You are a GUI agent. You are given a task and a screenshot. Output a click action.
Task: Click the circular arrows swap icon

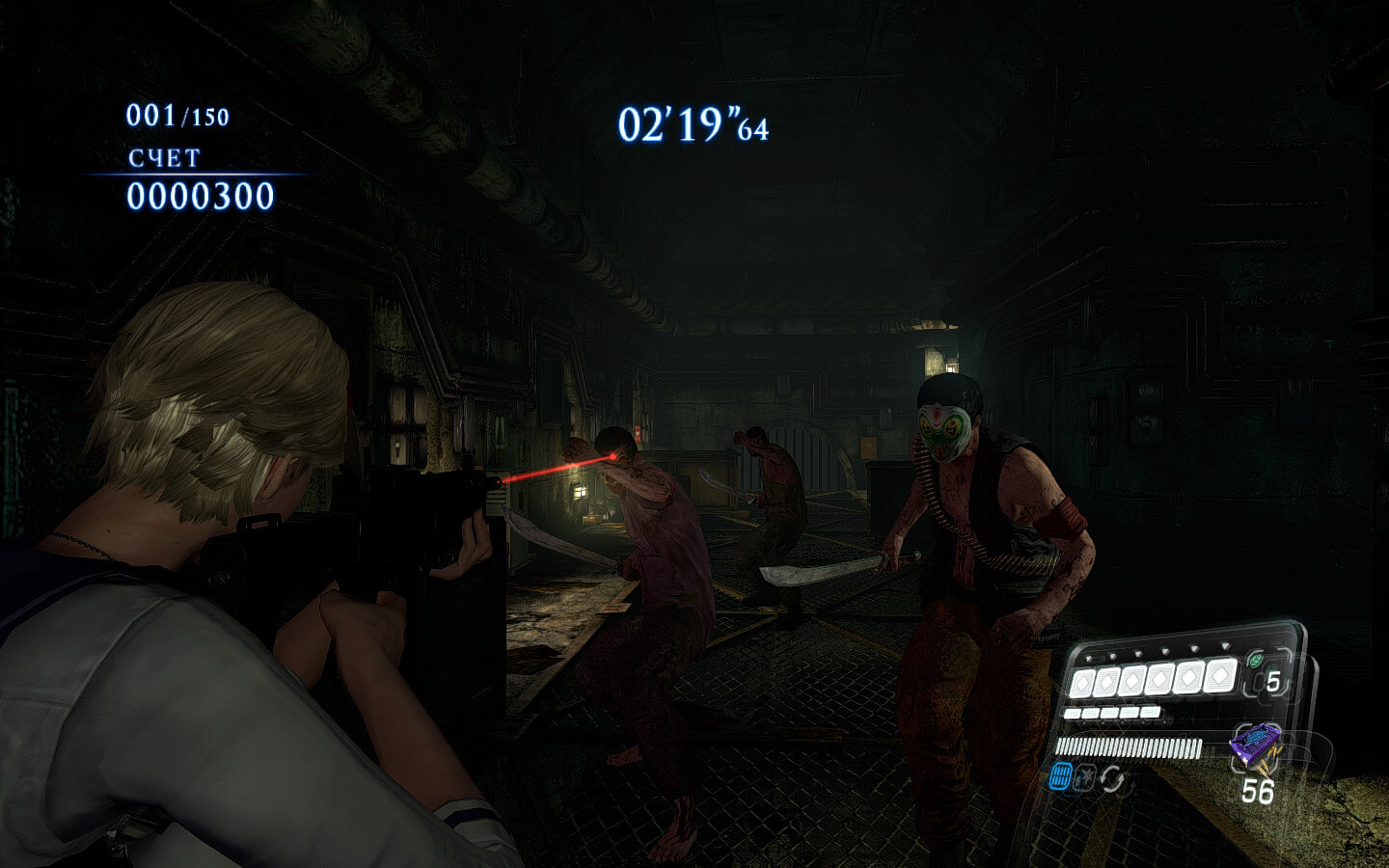point(1112,778)
